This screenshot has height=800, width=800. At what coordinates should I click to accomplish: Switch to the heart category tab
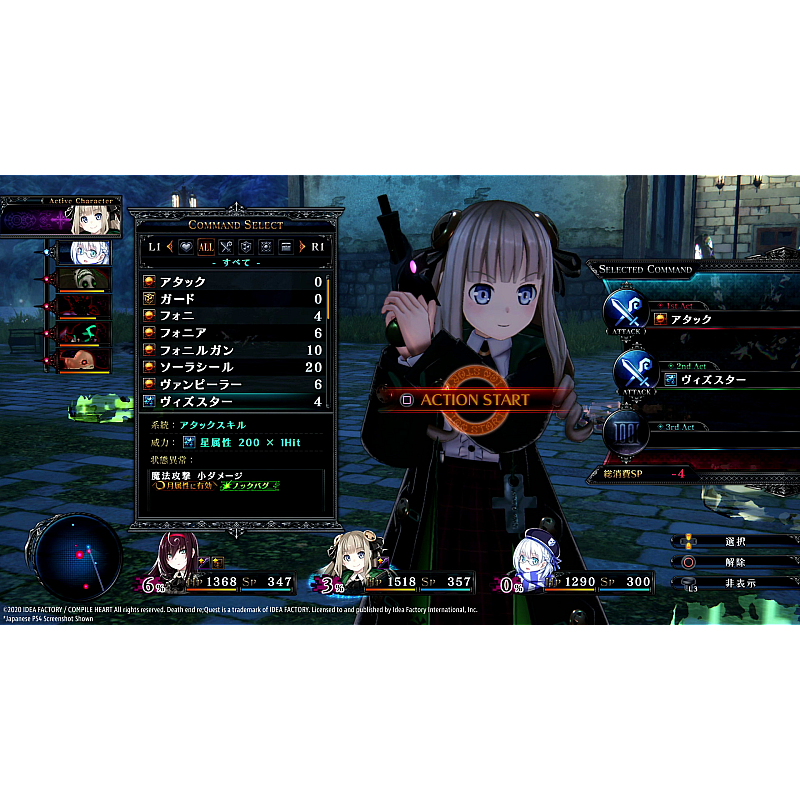[185, 246]
